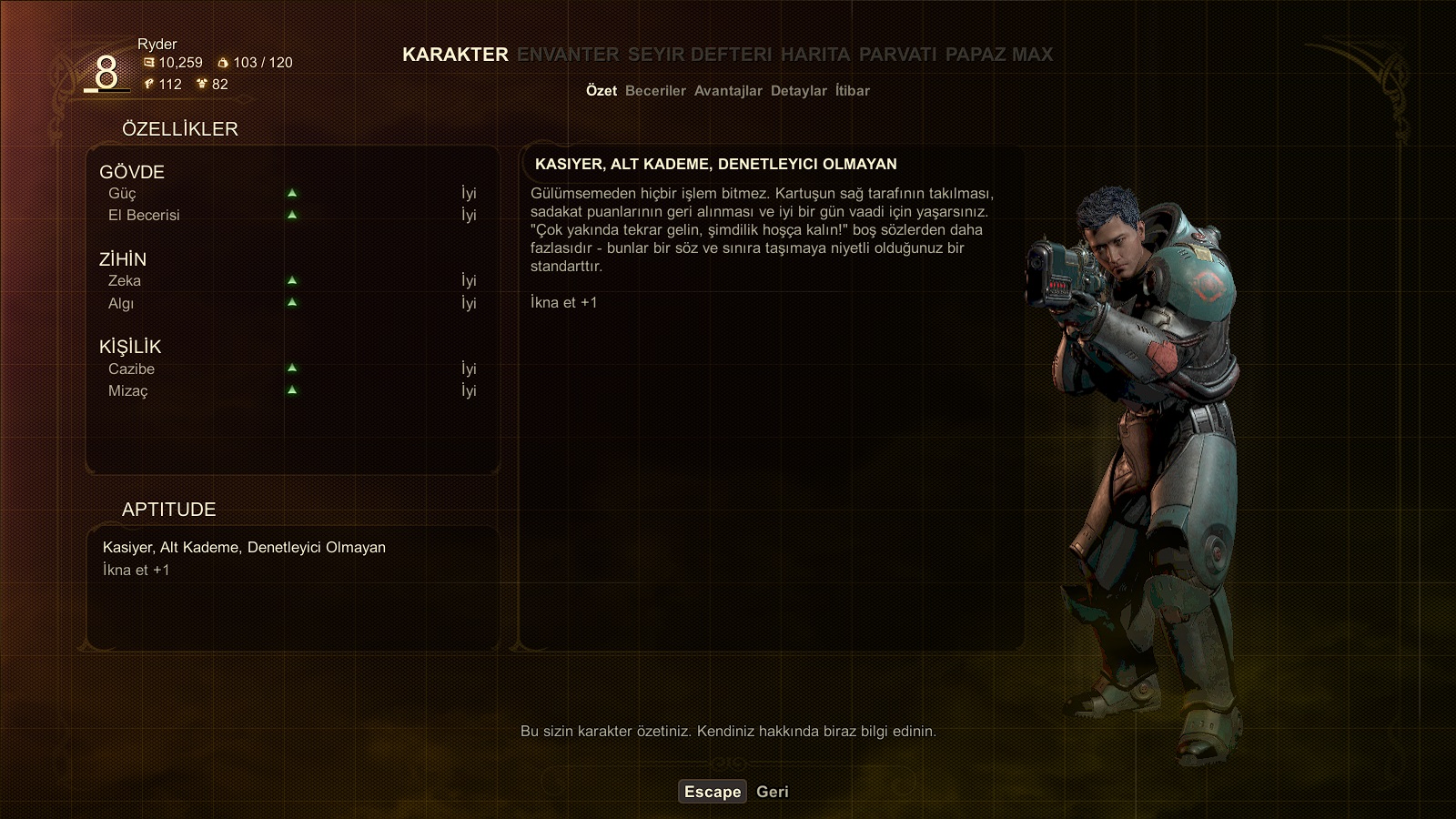Viewport: 1456px width, 819px height.
Task: Select the Mizaç attribute row
Action: tap(291, 390)
